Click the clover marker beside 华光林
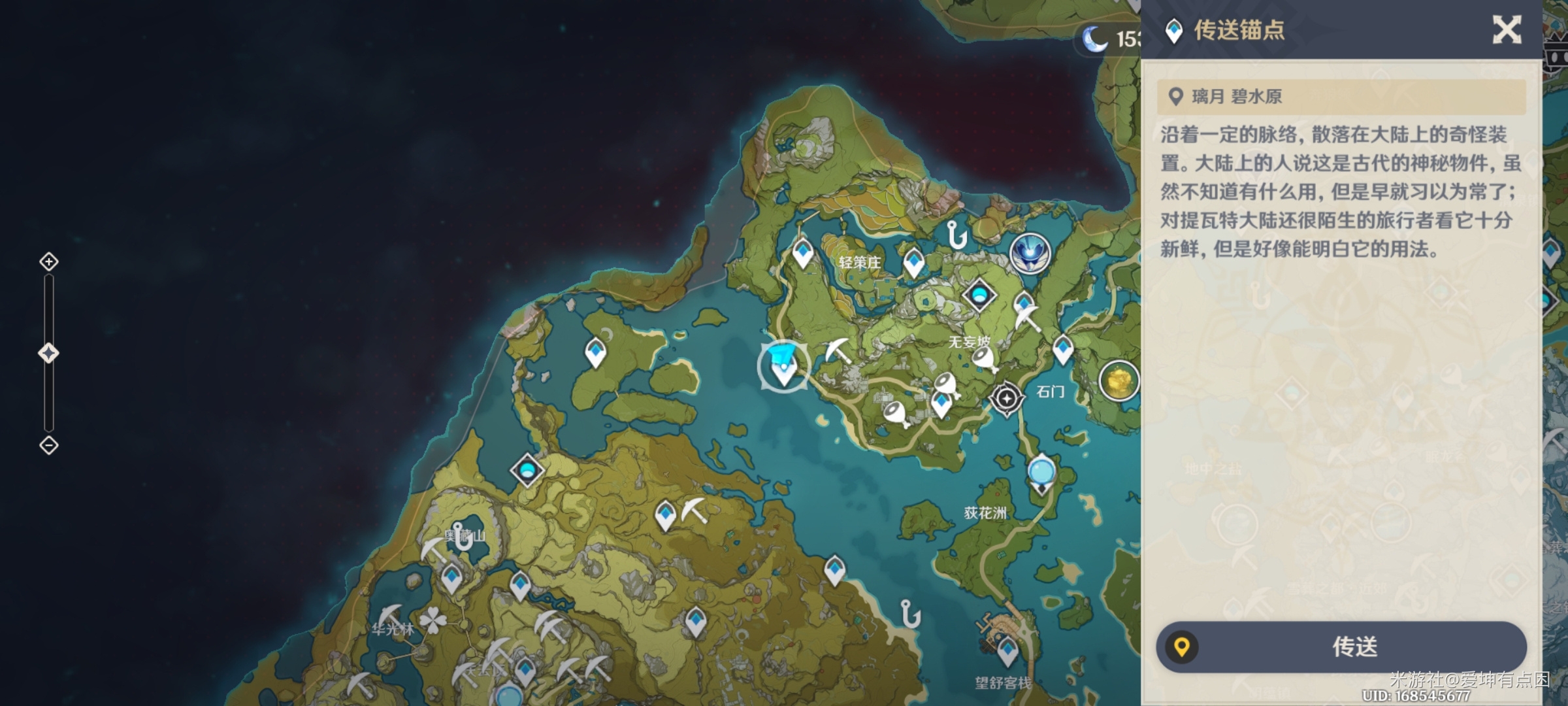 pos(433,620)
